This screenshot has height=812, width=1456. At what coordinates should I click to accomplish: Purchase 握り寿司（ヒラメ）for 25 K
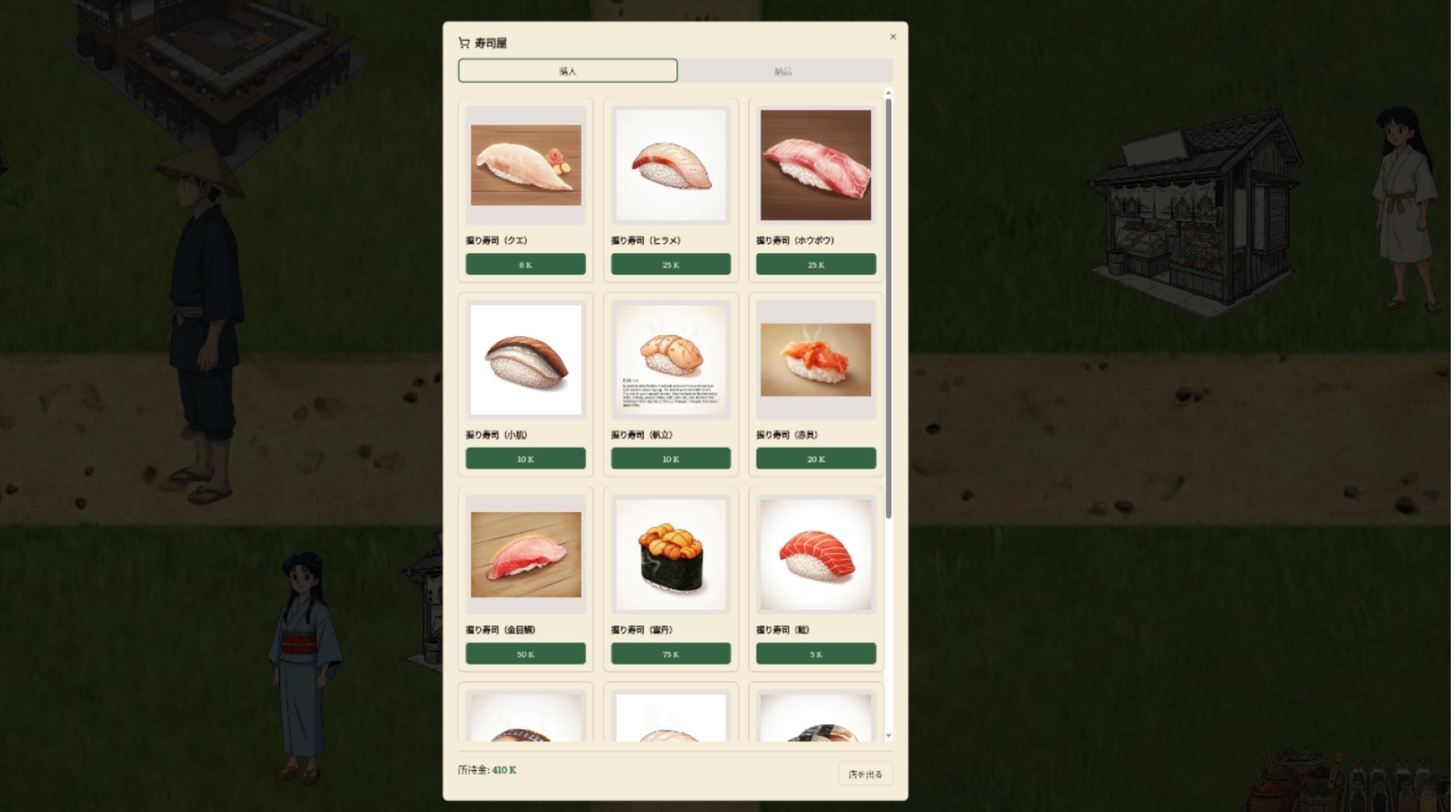(x=671, y=264)
